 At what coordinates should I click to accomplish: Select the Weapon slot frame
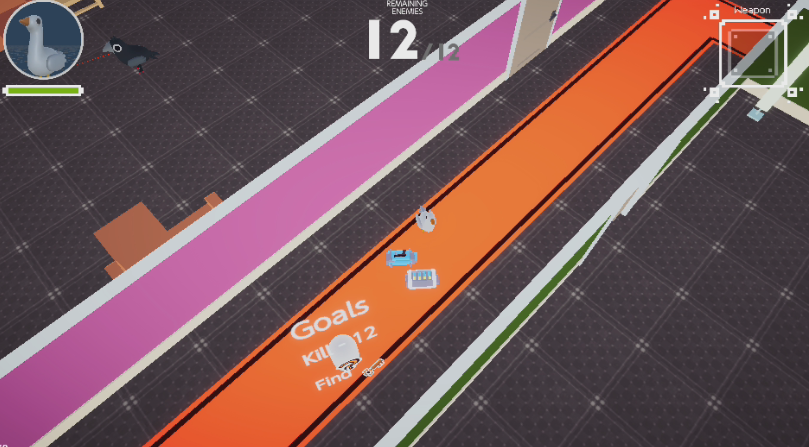click(752, 51)
